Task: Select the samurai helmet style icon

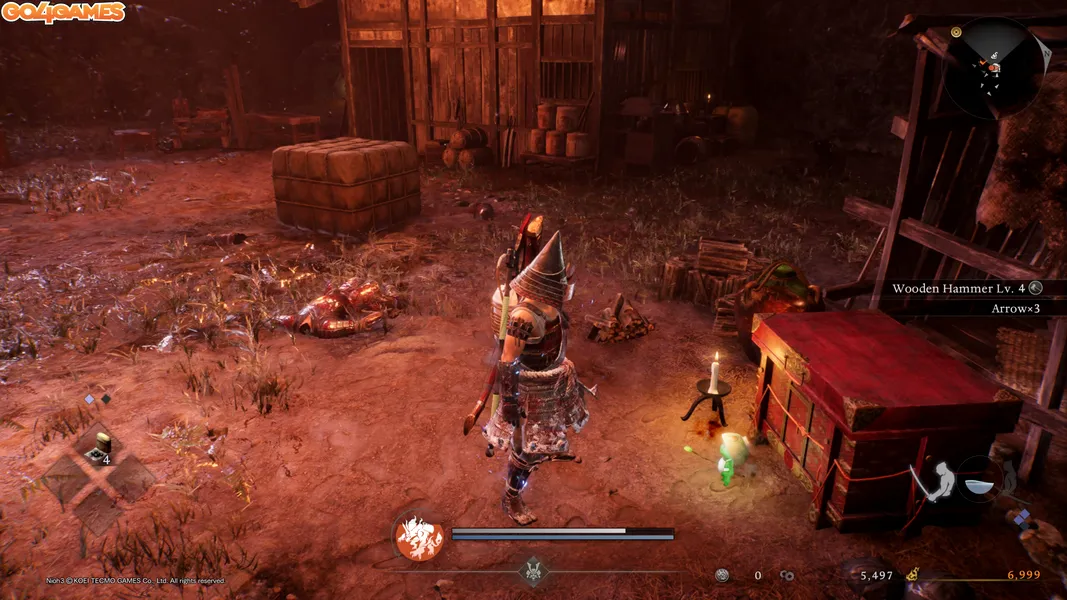Action: coord(533,573)
